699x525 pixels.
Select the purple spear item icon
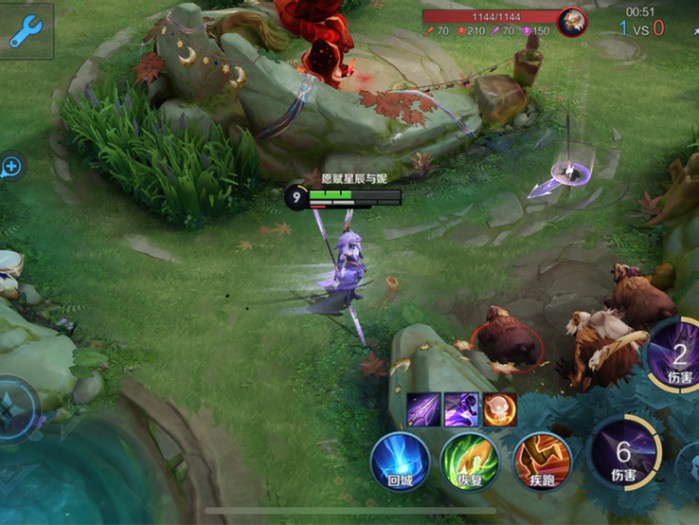click(423, 409)
